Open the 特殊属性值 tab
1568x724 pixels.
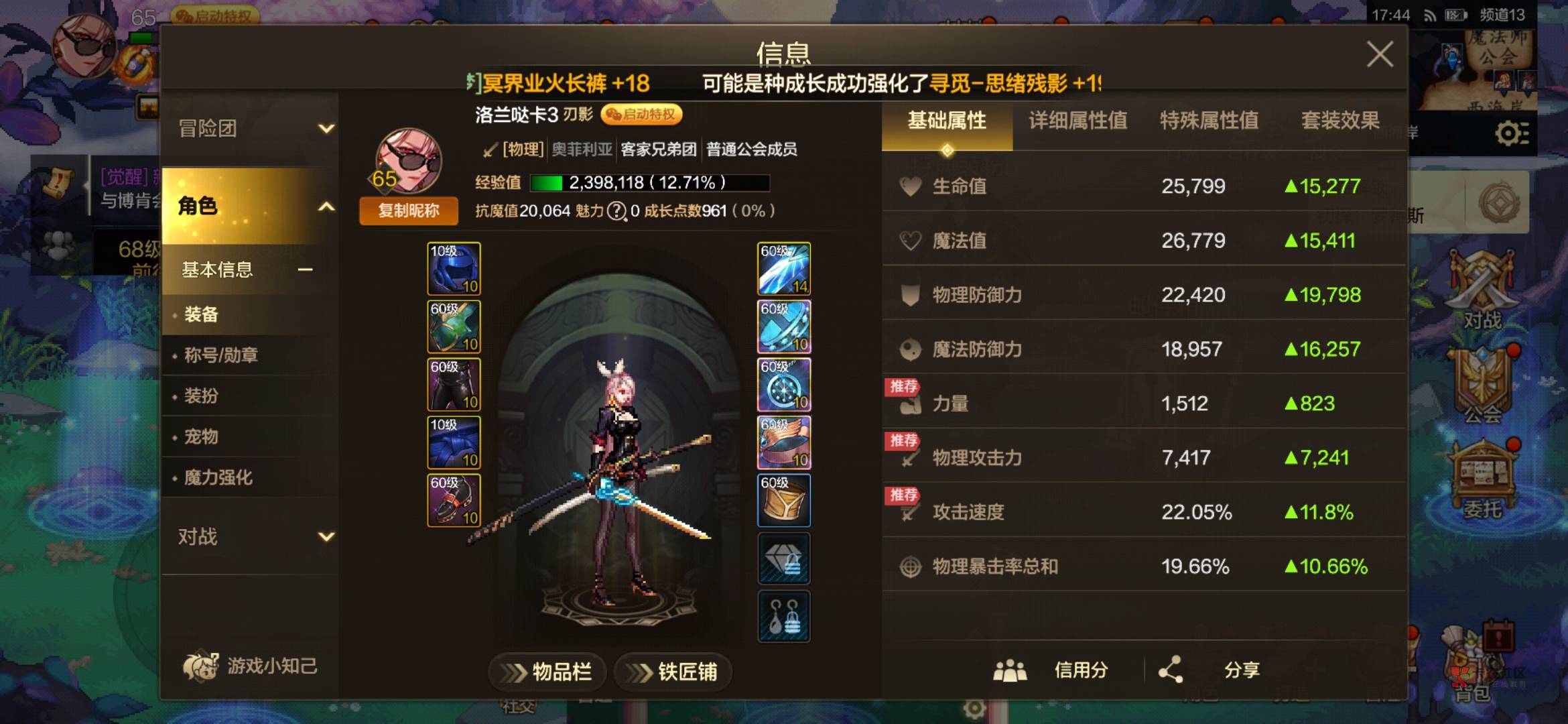coord(1209,121)
